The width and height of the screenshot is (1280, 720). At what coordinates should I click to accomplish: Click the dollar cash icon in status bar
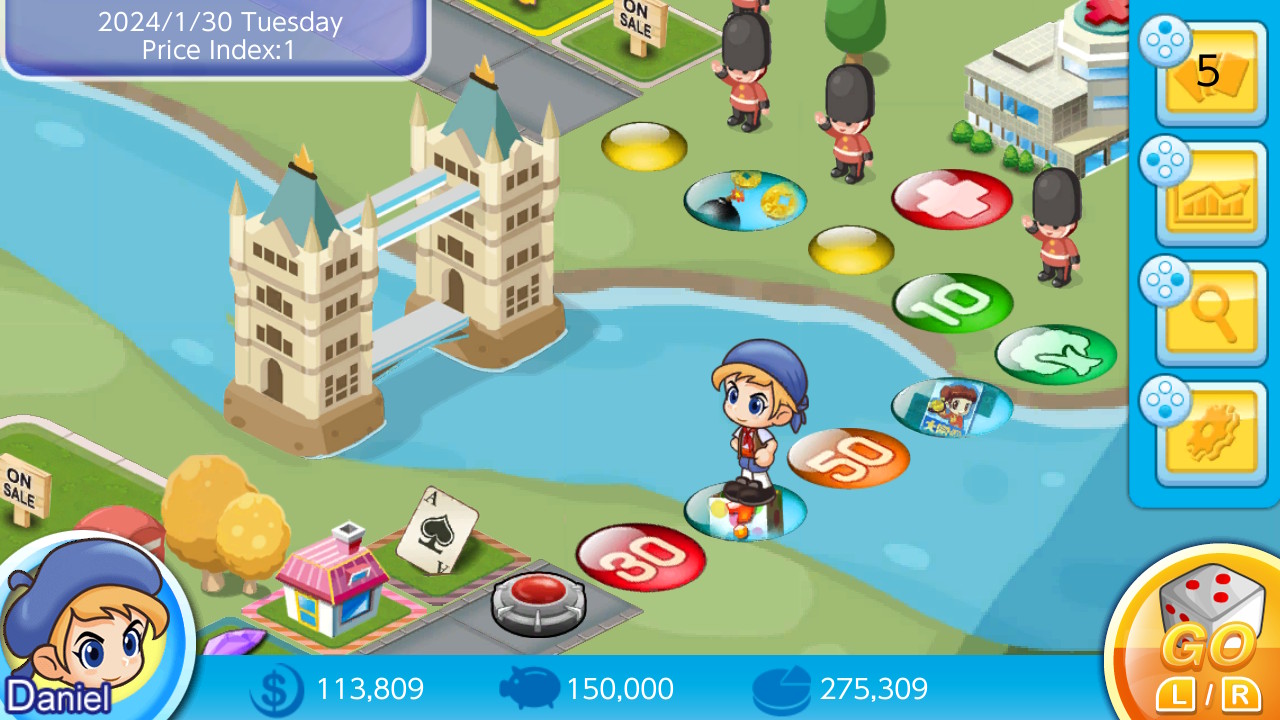277,689
